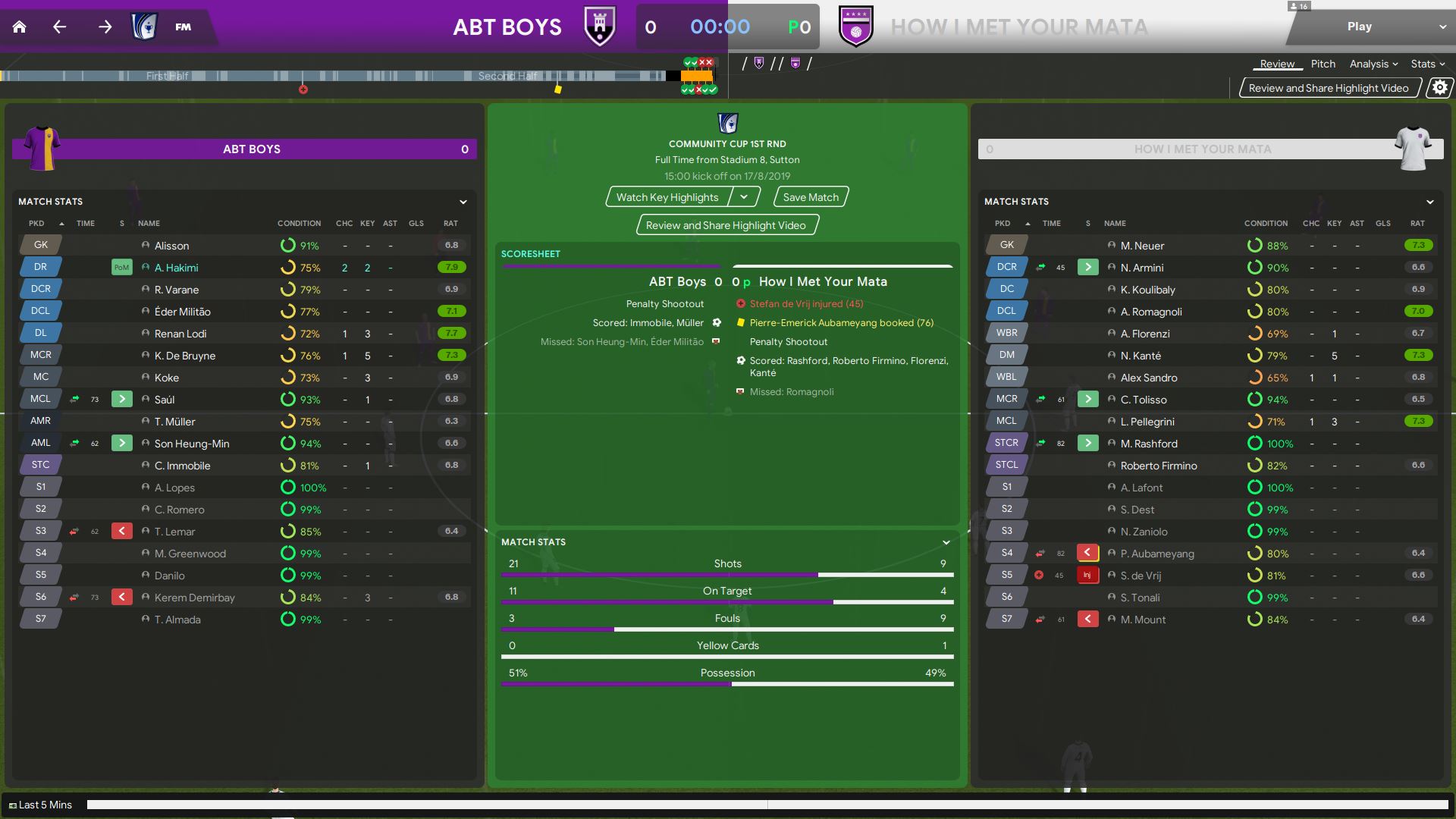
Task: Open the Stats dropdown menu
Action: click(x=1427, y=64)
